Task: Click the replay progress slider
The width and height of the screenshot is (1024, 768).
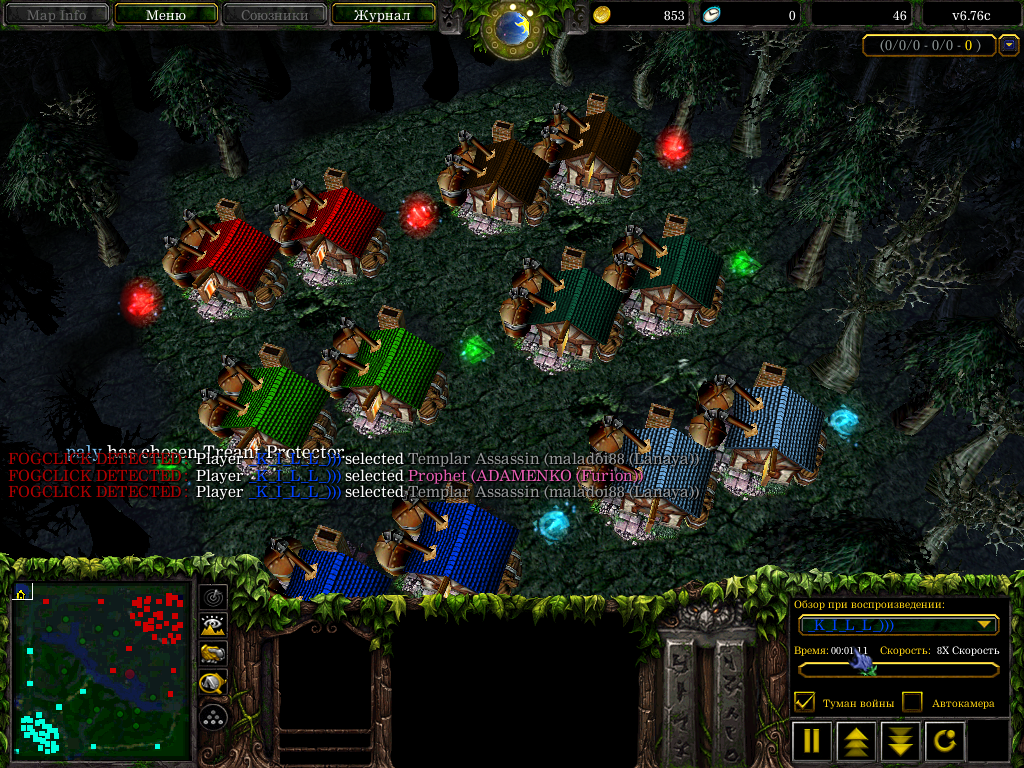Action: click(x=899, y=667)
